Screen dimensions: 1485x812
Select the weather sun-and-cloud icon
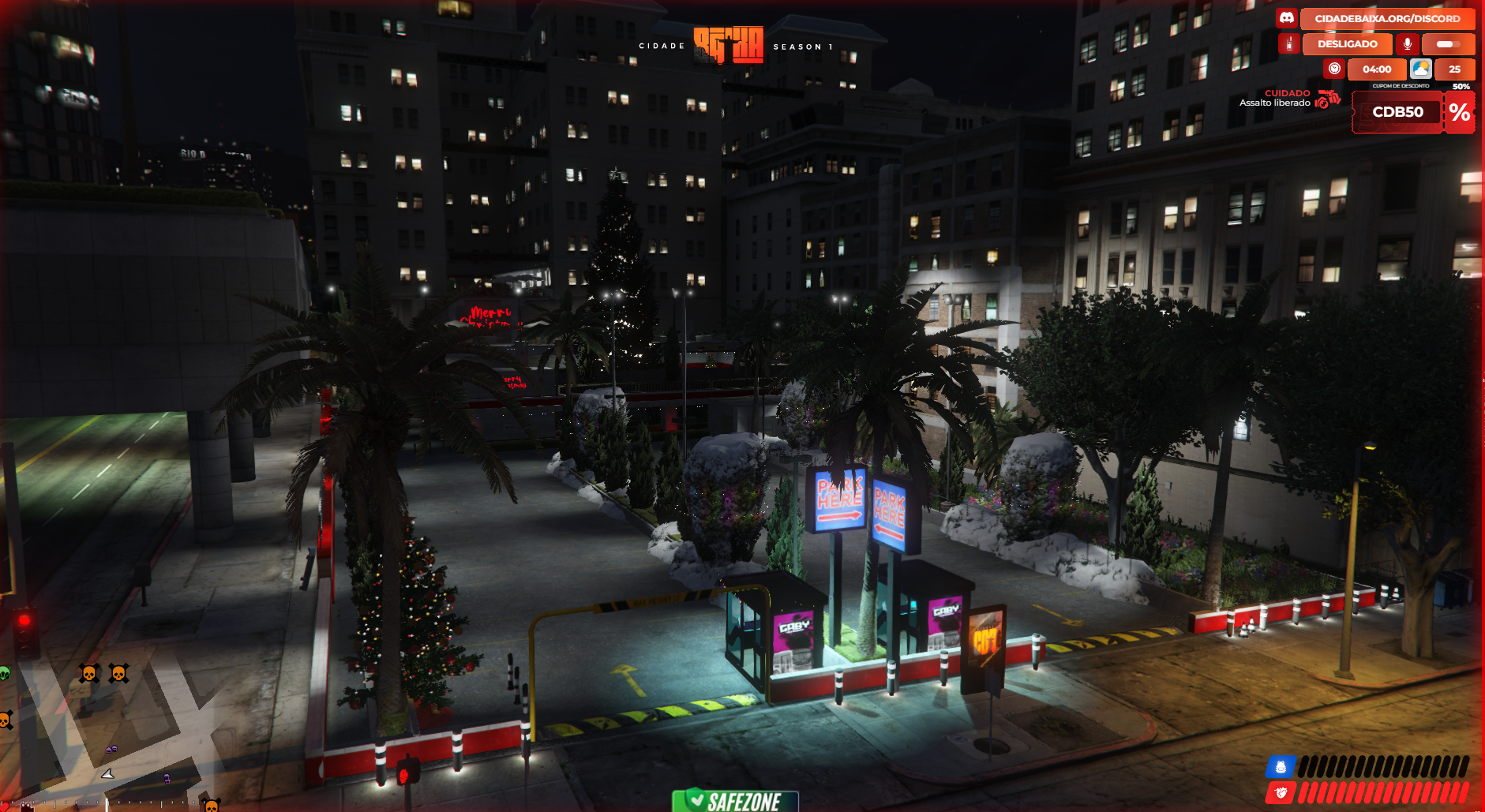pyautogui.click(x=1421, y=69)
